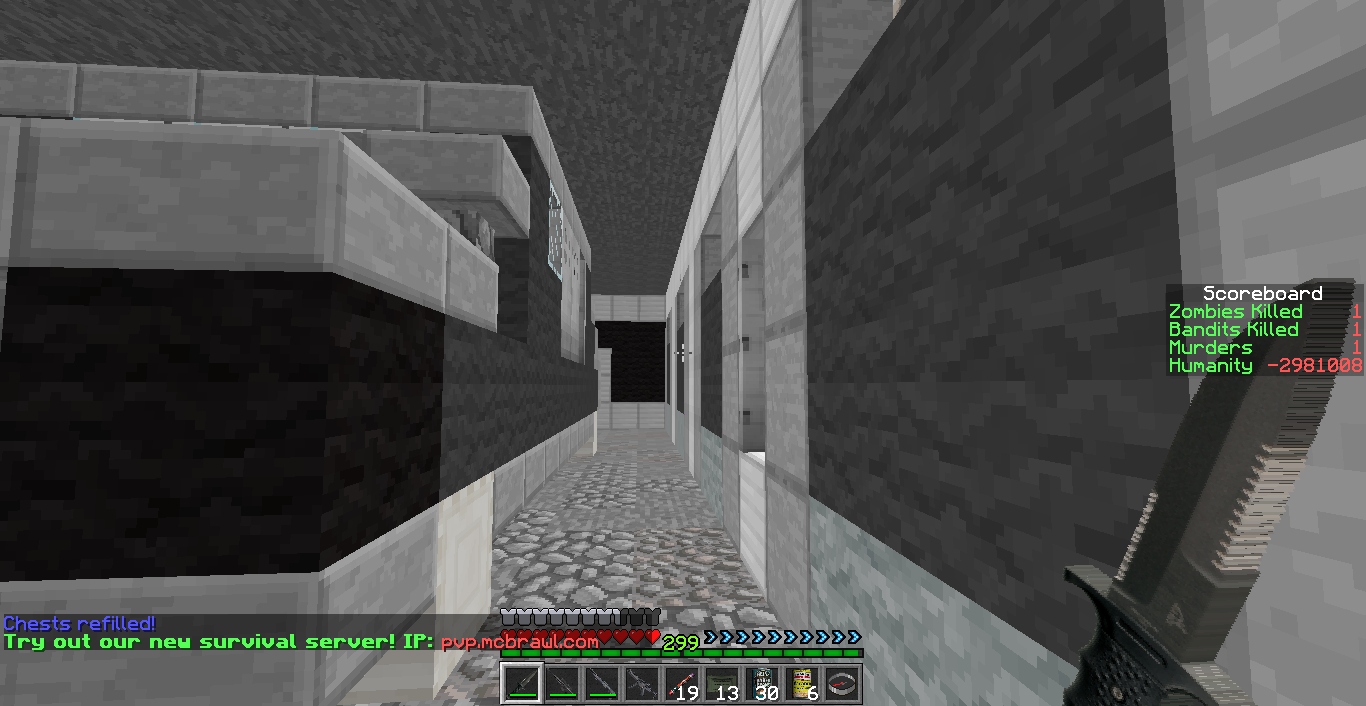The height and width of the screenshot is (706, 1366).
Task: Pick the blue food can stack of 30
Action: pyautogui.click(x=762, y=684)
